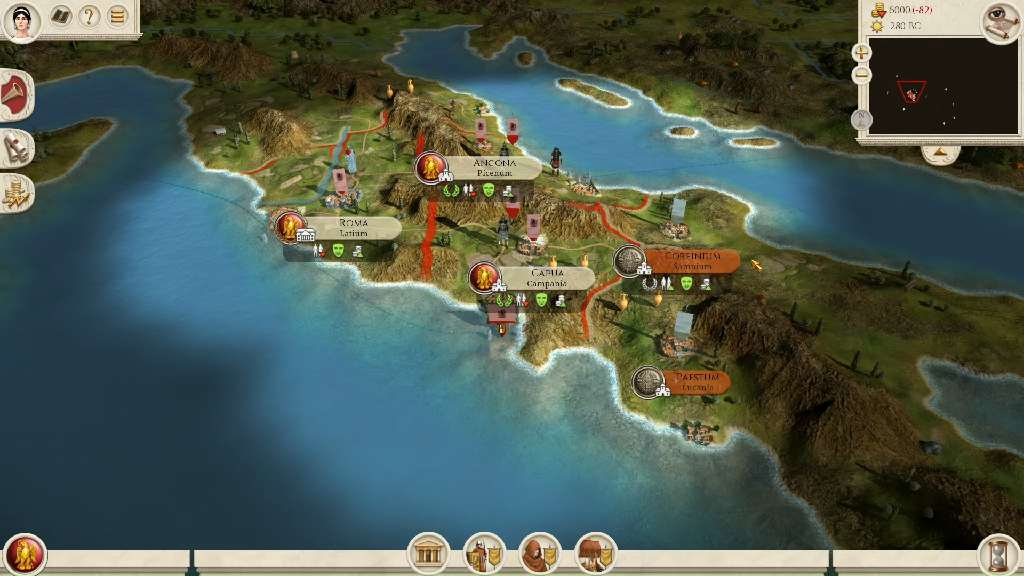Select the red horn side tab

tap(17, 97)
